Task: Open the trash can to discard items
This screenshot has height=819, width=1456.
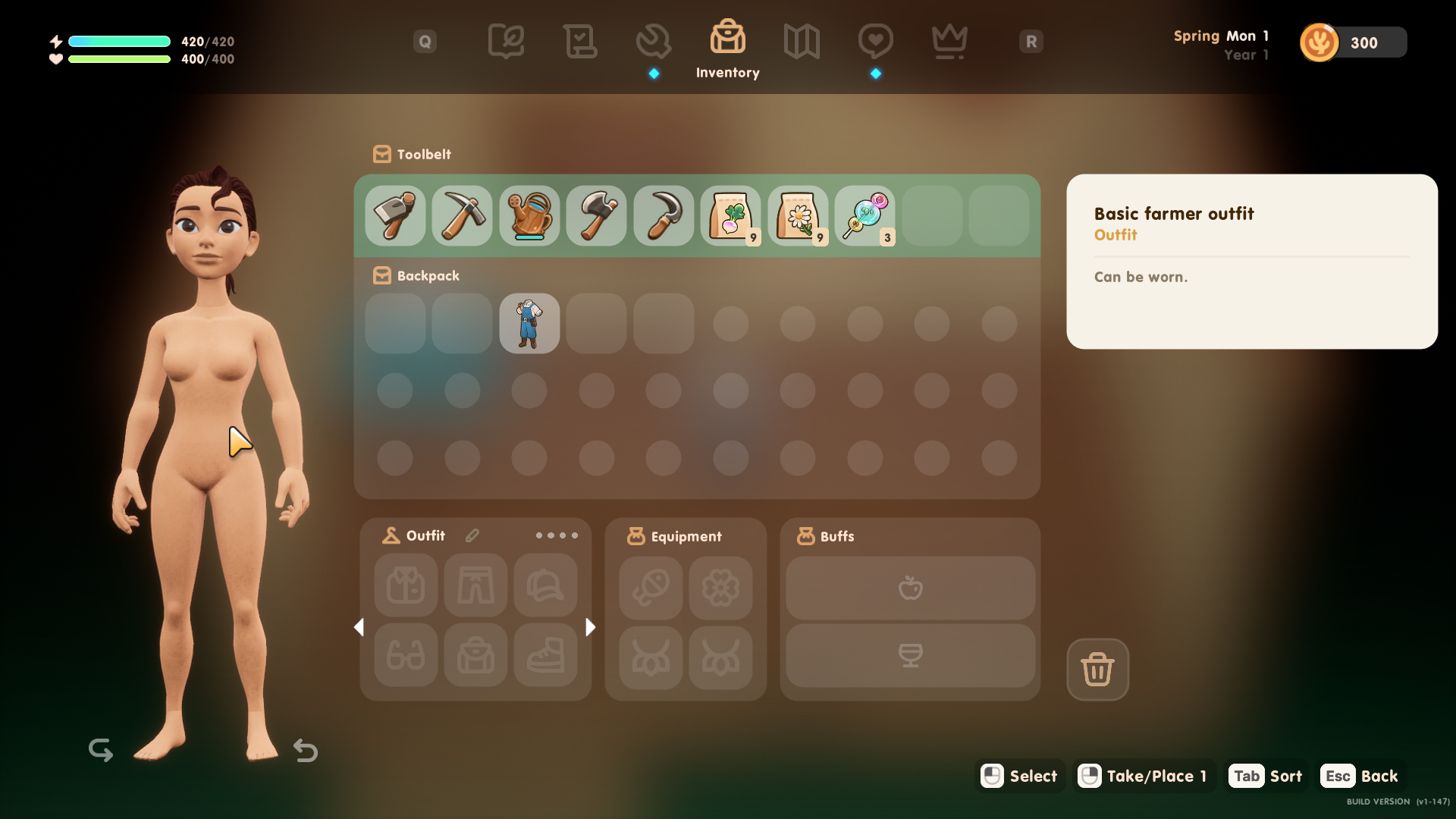Action: click(x=1097, y=670)
